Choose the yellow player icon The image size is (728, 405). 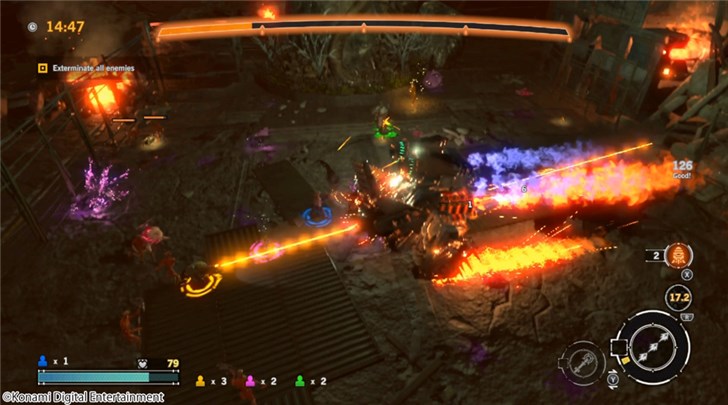pyautogui.click(x=200, y=381)
